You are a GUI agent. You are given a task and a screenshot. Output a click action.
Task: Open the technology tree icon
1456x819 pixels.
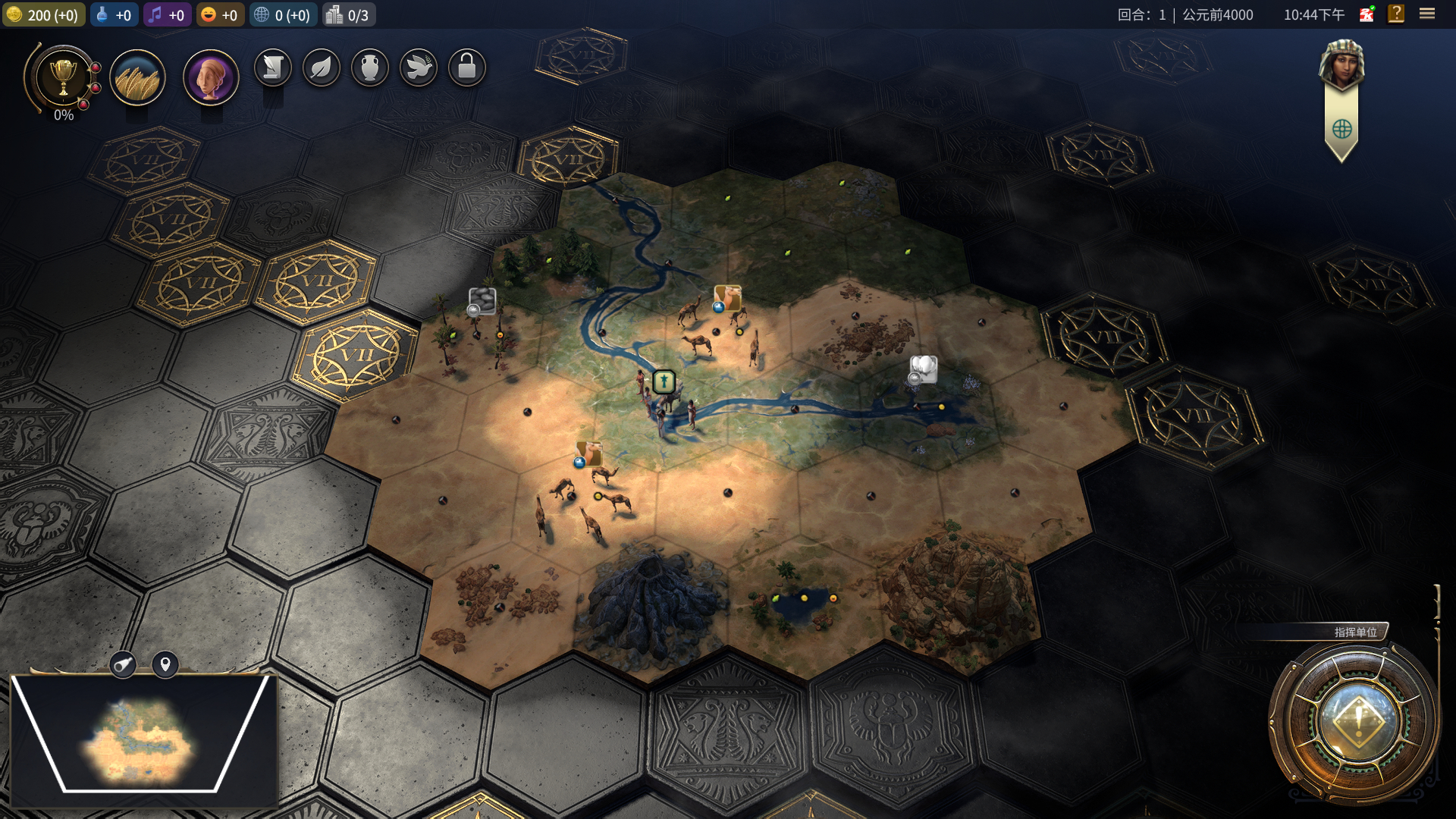[273, 68]
